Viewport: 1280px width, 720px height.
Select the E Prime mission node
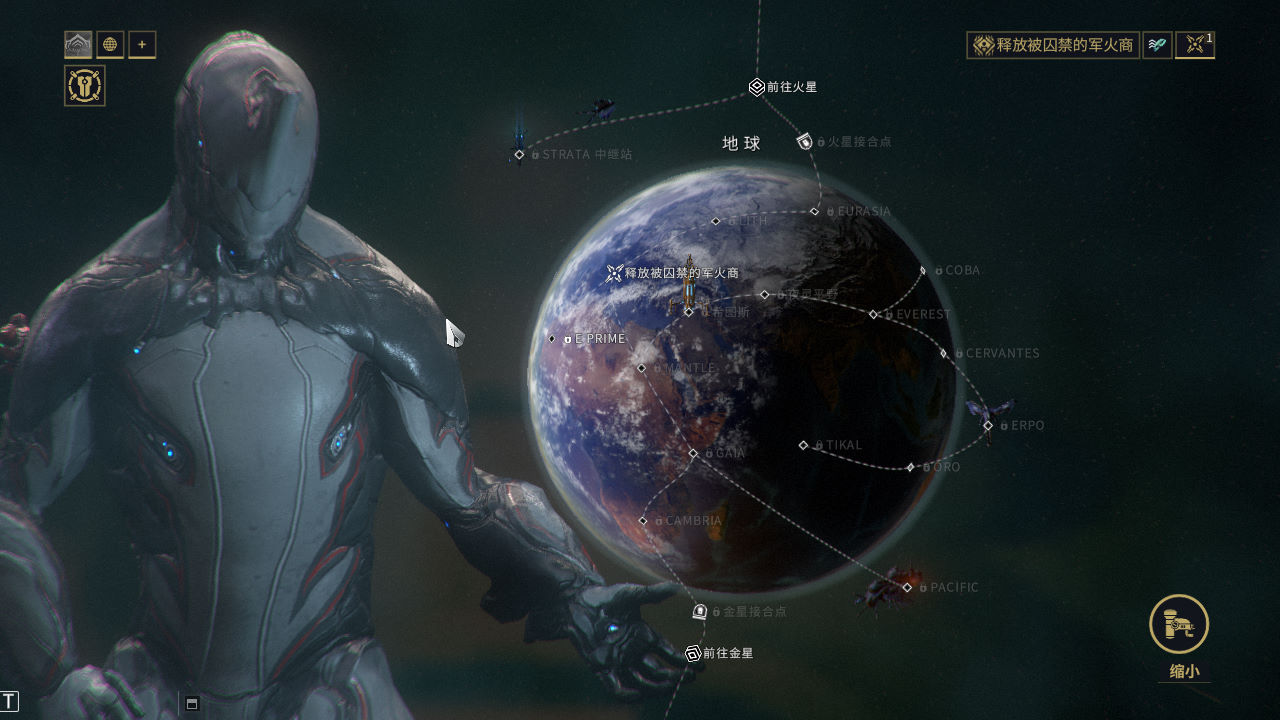coord(552,339)
